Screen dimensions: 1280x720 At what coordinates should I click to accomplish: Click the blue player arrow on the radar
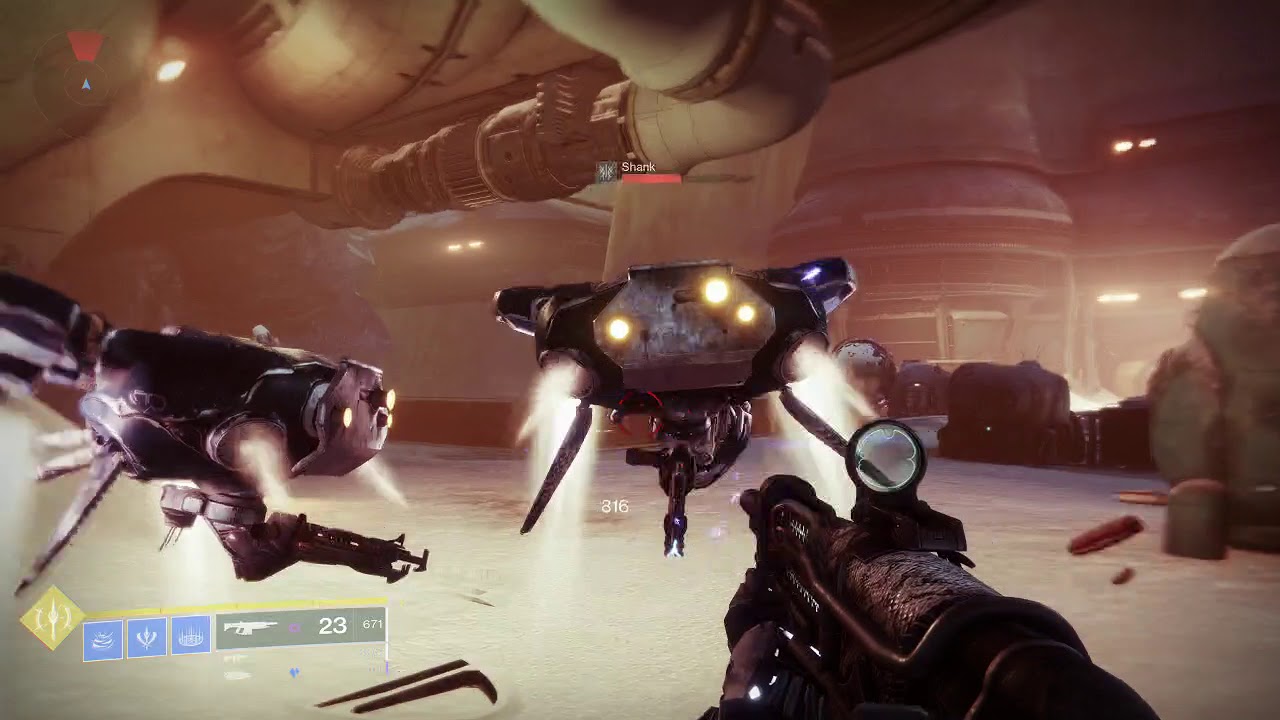click(86, 83)
